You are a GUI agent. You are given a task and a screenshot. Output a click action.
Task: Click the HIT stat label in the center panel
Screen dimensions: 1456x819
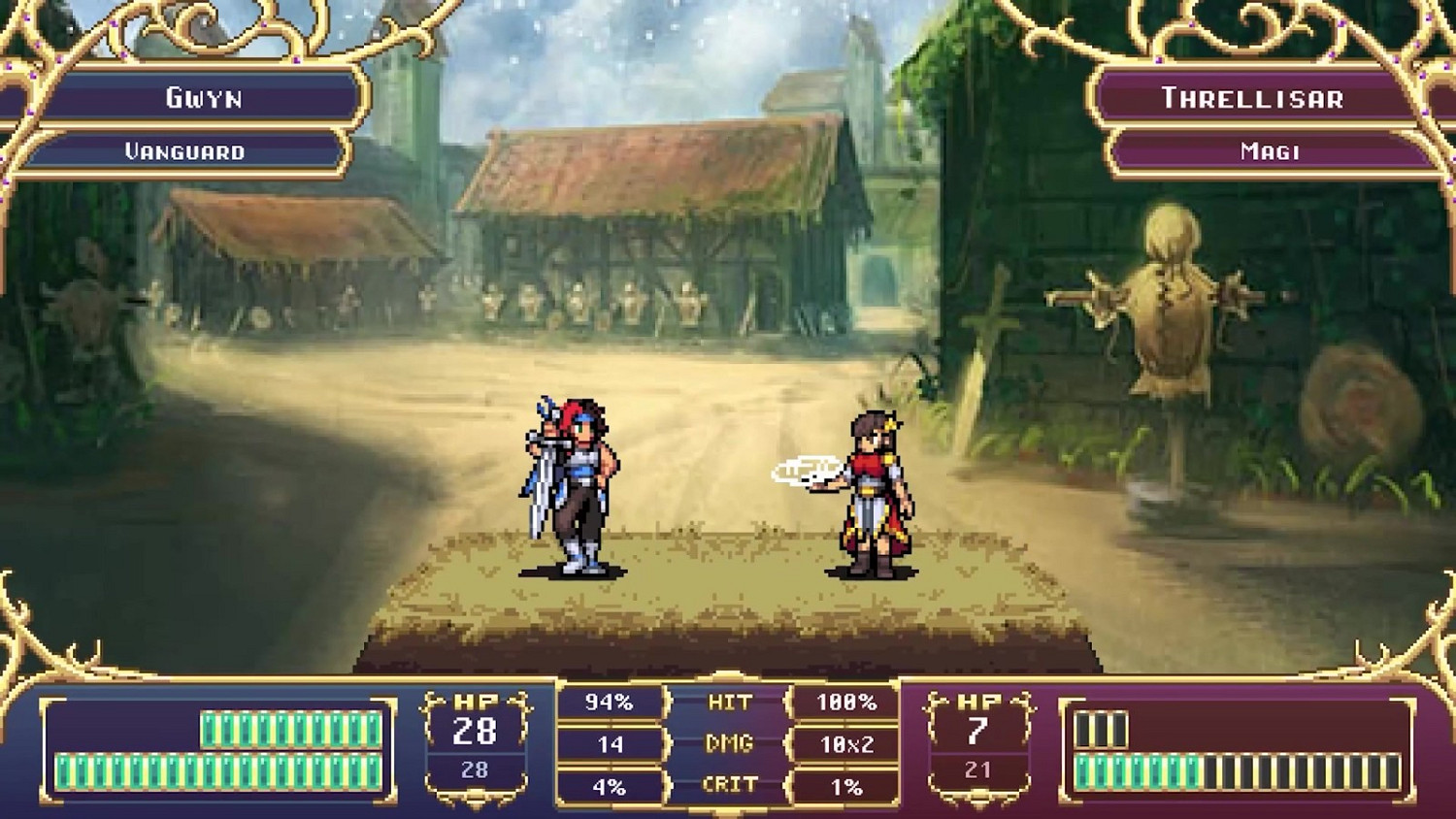point(729,699)
